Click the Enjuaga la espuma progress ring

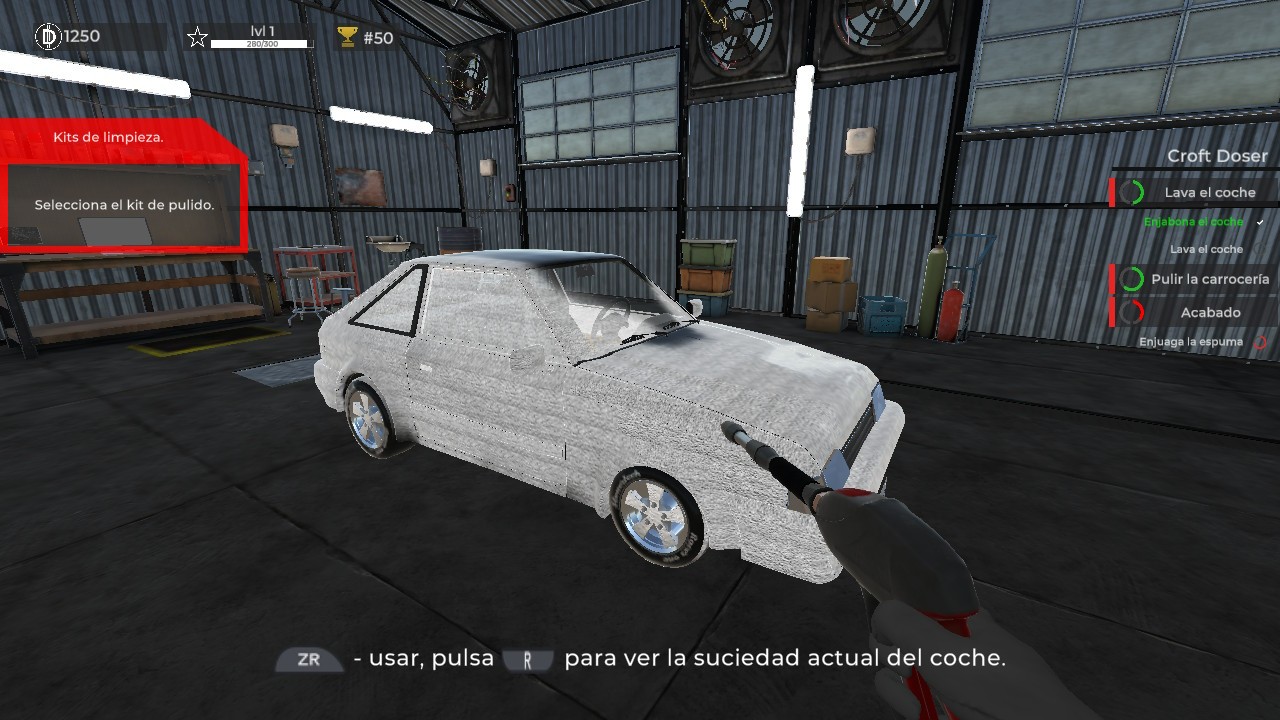(x=1261, y=341)
